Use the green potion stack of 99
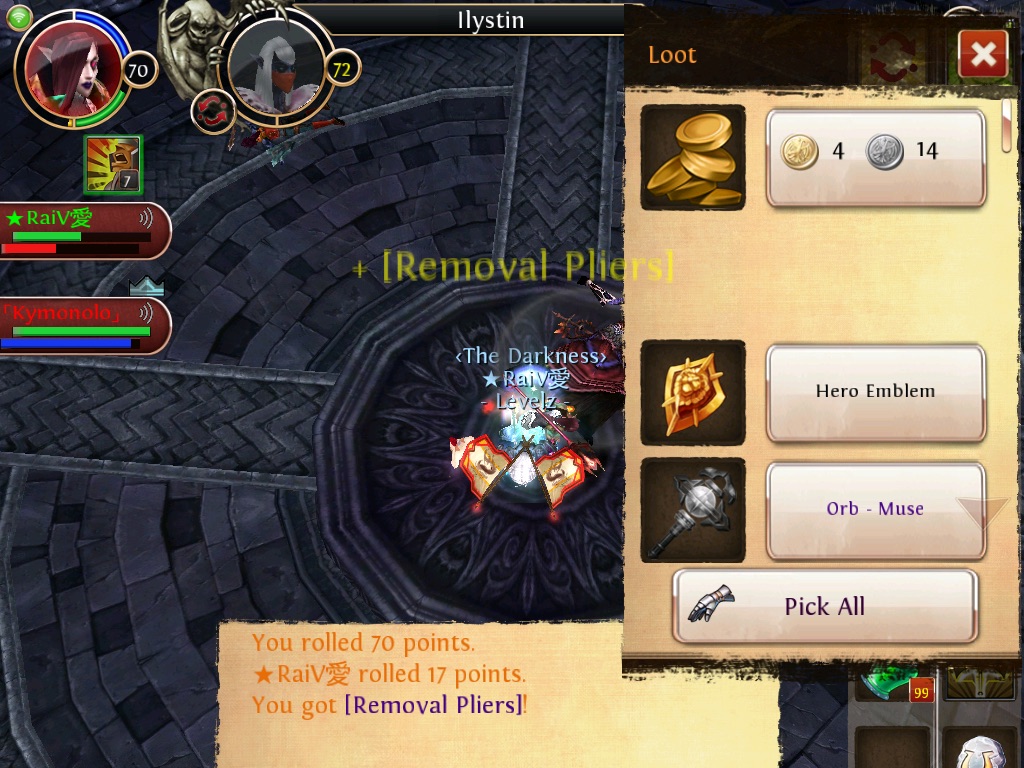Image resolution: width=1024 pixels, height=768 pixels. click(x=890, y=680)
